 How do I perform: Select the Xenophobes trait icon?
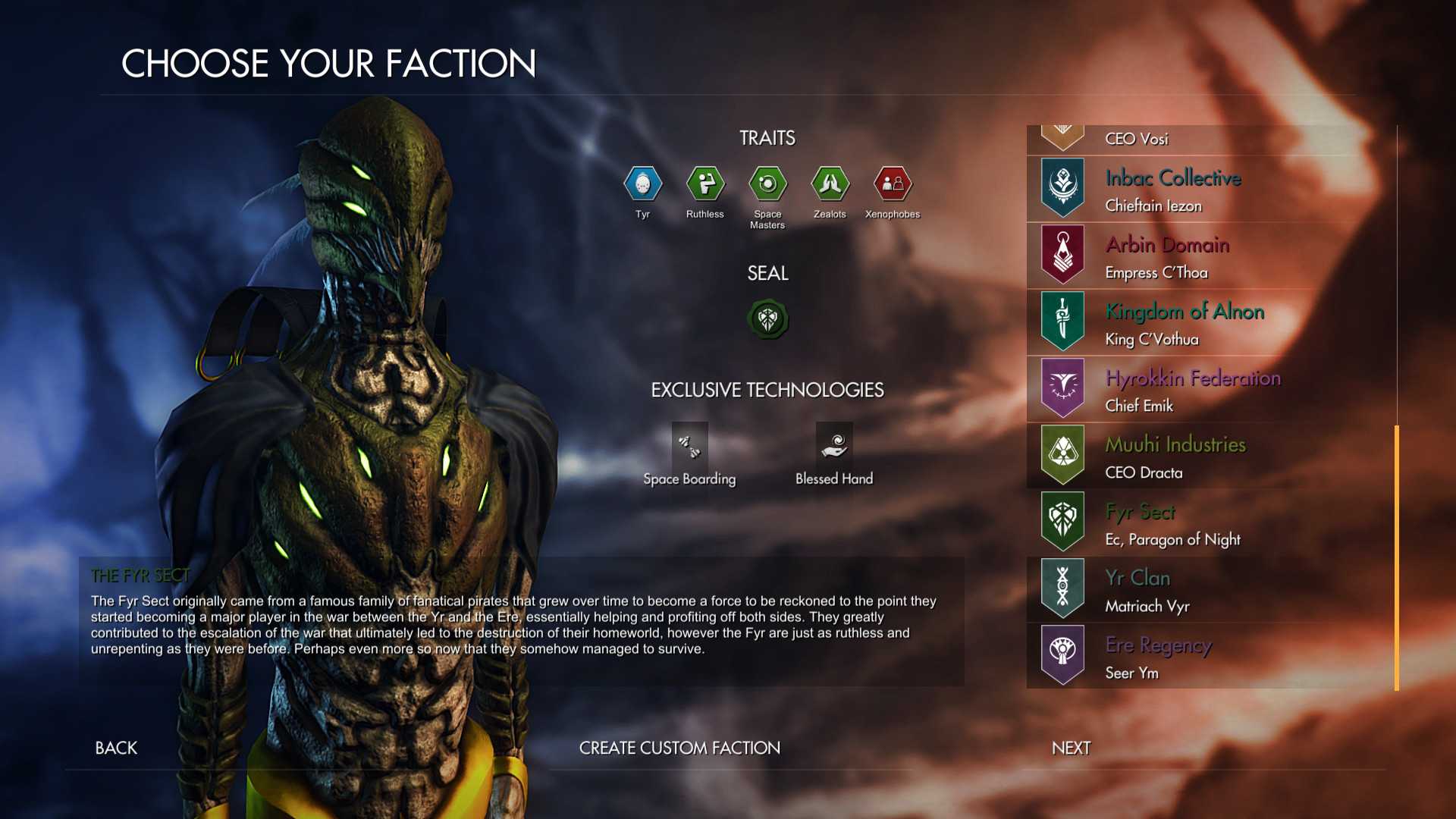[x=893, y=184]
